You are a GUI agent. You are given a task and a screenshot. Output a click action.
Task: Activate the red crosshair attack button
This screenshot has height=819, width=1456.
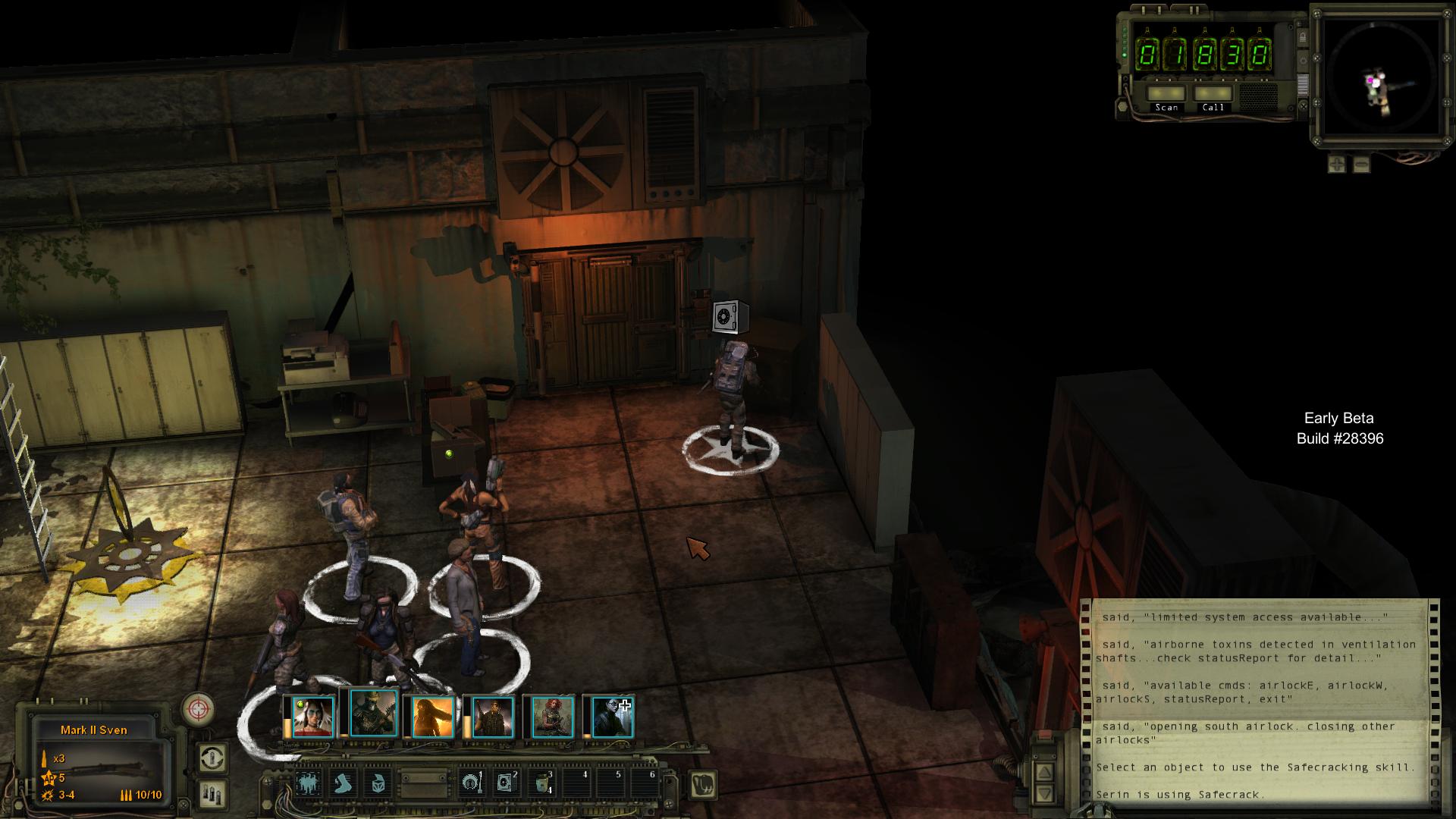pyautogui.click(x=197, y=709)
